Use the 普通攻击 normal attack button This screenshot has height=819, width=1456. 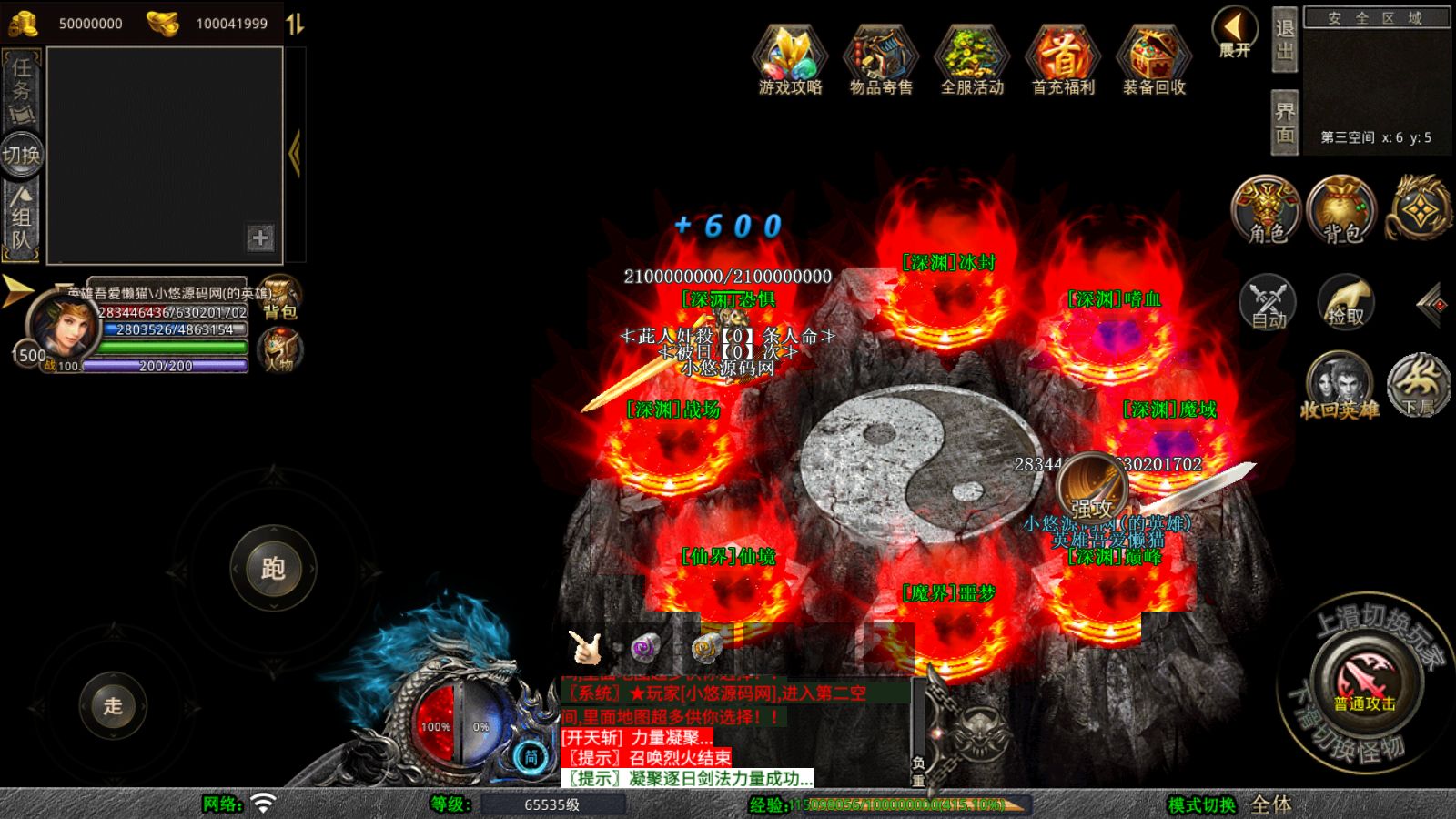click(x=1364, y=683)
